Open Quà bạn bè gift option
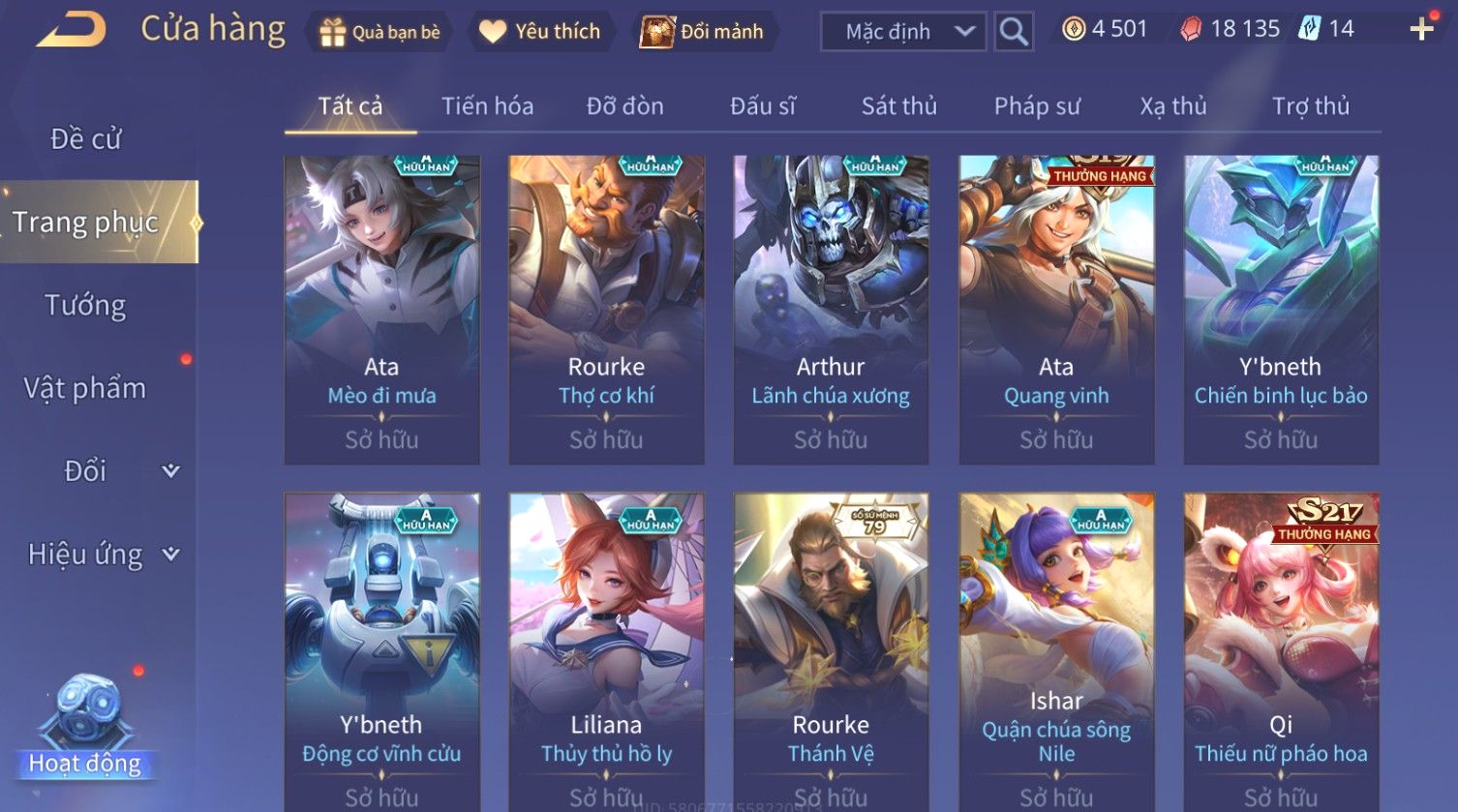 tap(380, 32)
